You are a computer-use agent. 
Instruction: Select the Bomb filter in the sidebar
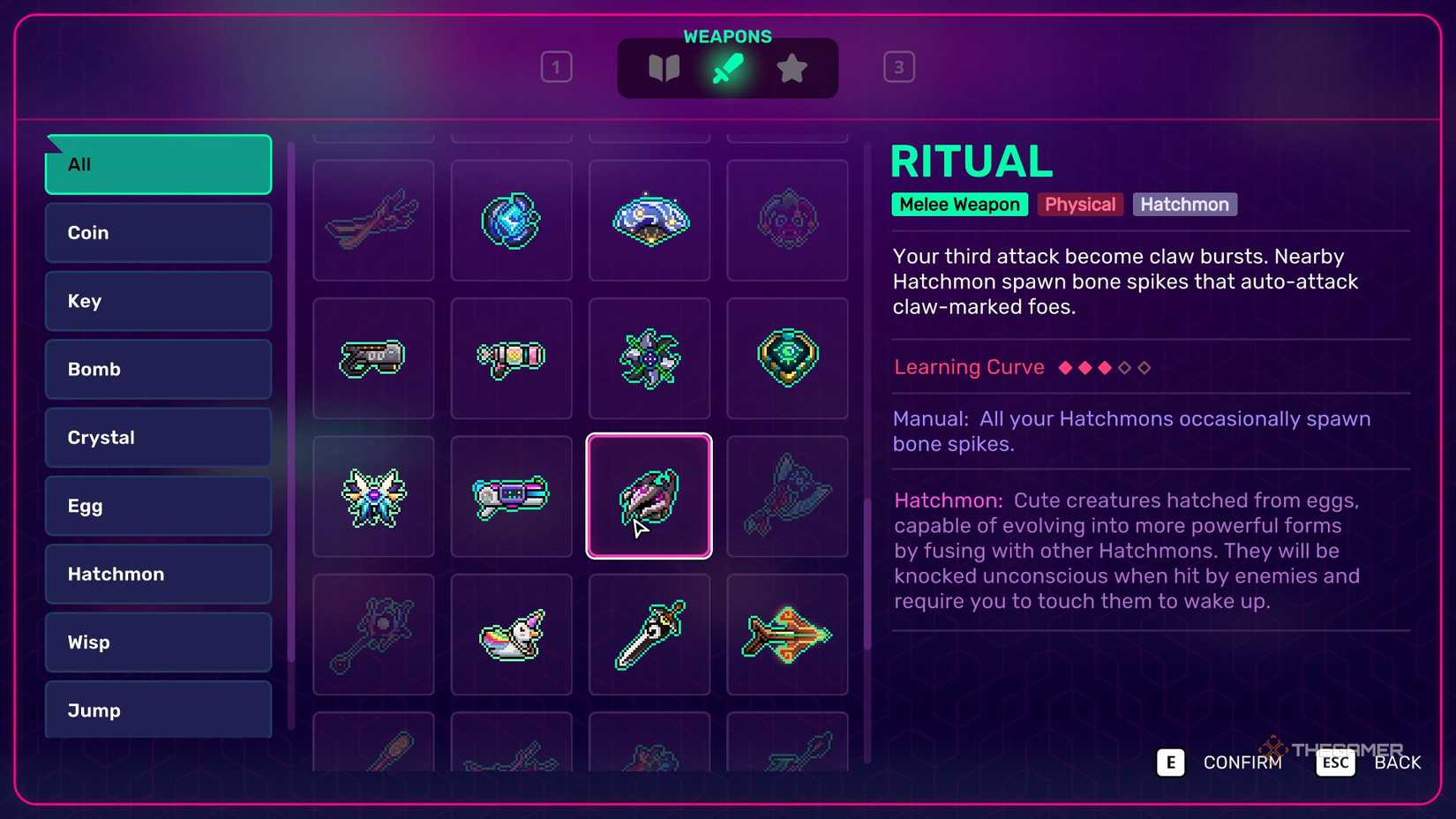tap(157, 369)
